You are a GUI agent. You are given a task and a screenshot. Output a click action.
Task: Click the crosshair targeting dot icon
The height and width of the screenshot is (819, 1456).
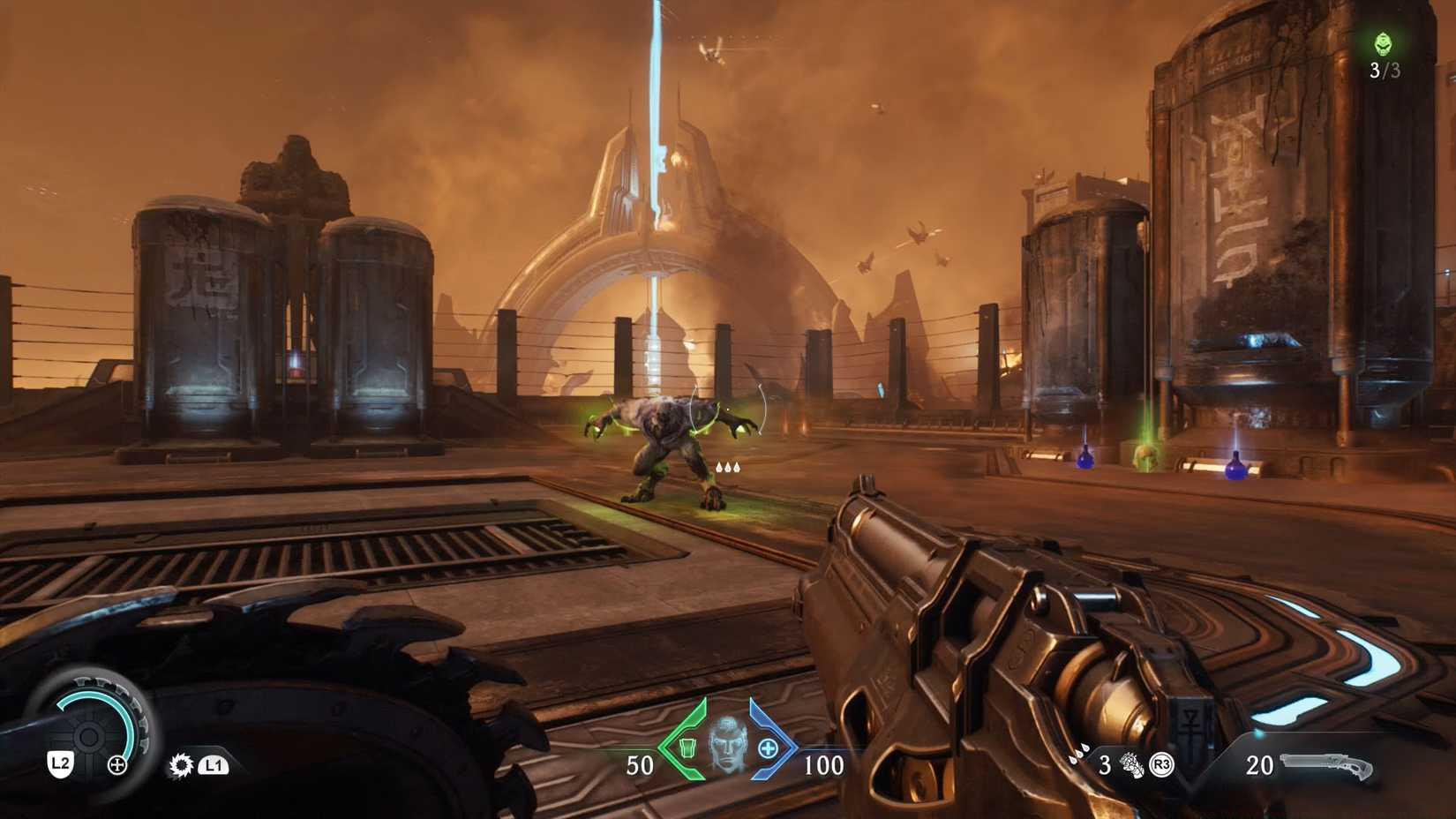tap(117, 764)
